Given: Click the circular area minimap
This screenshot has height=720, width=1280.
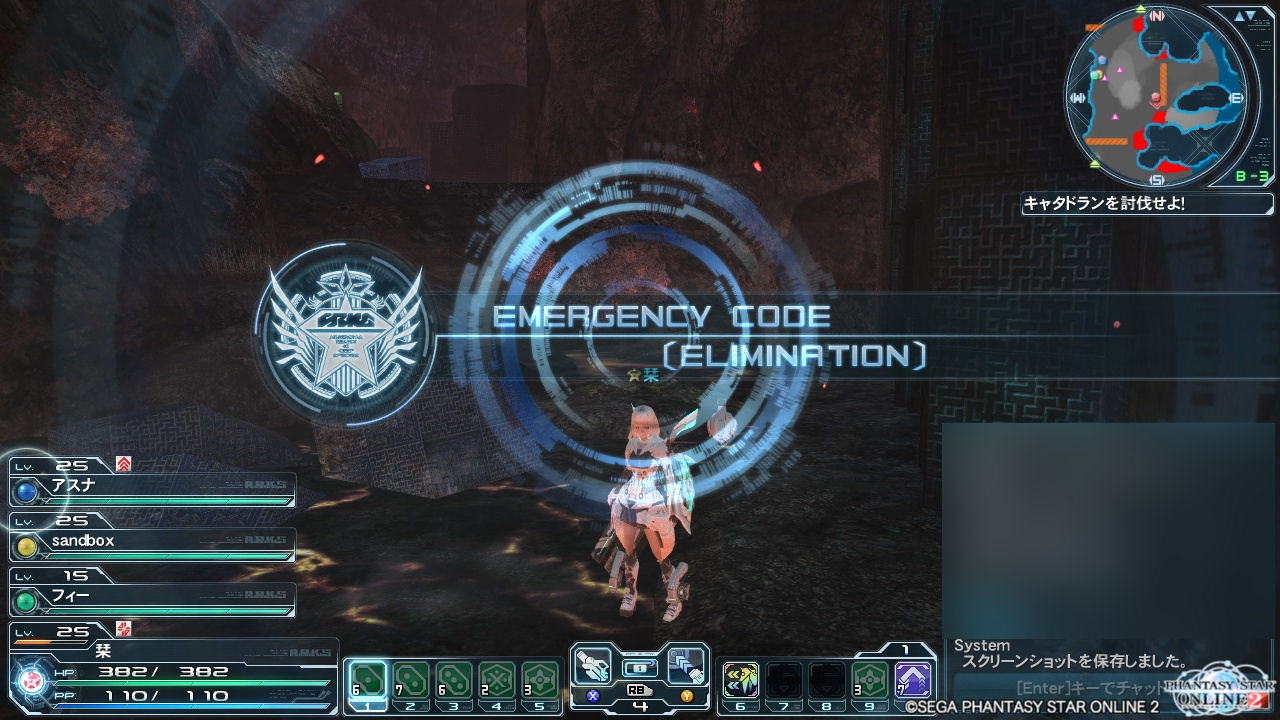Looking at the screenshot, I should point(1156,96).
